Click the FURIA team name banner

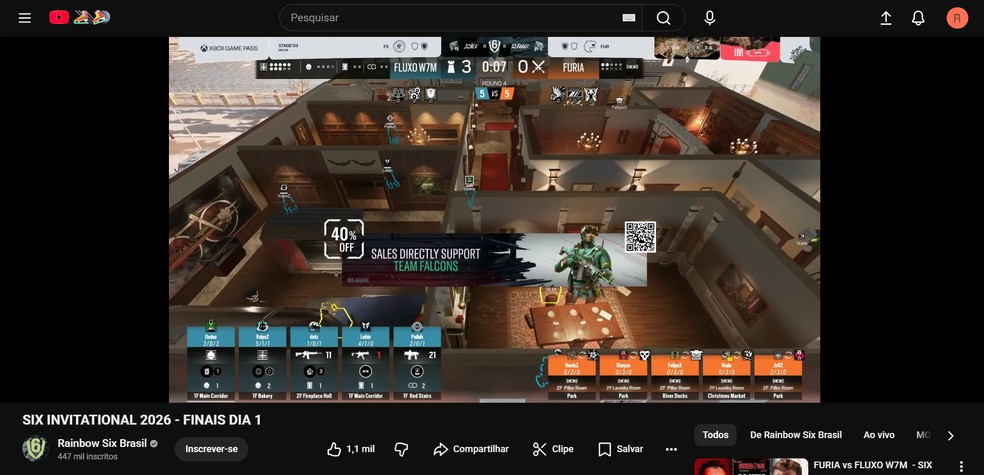573,67
